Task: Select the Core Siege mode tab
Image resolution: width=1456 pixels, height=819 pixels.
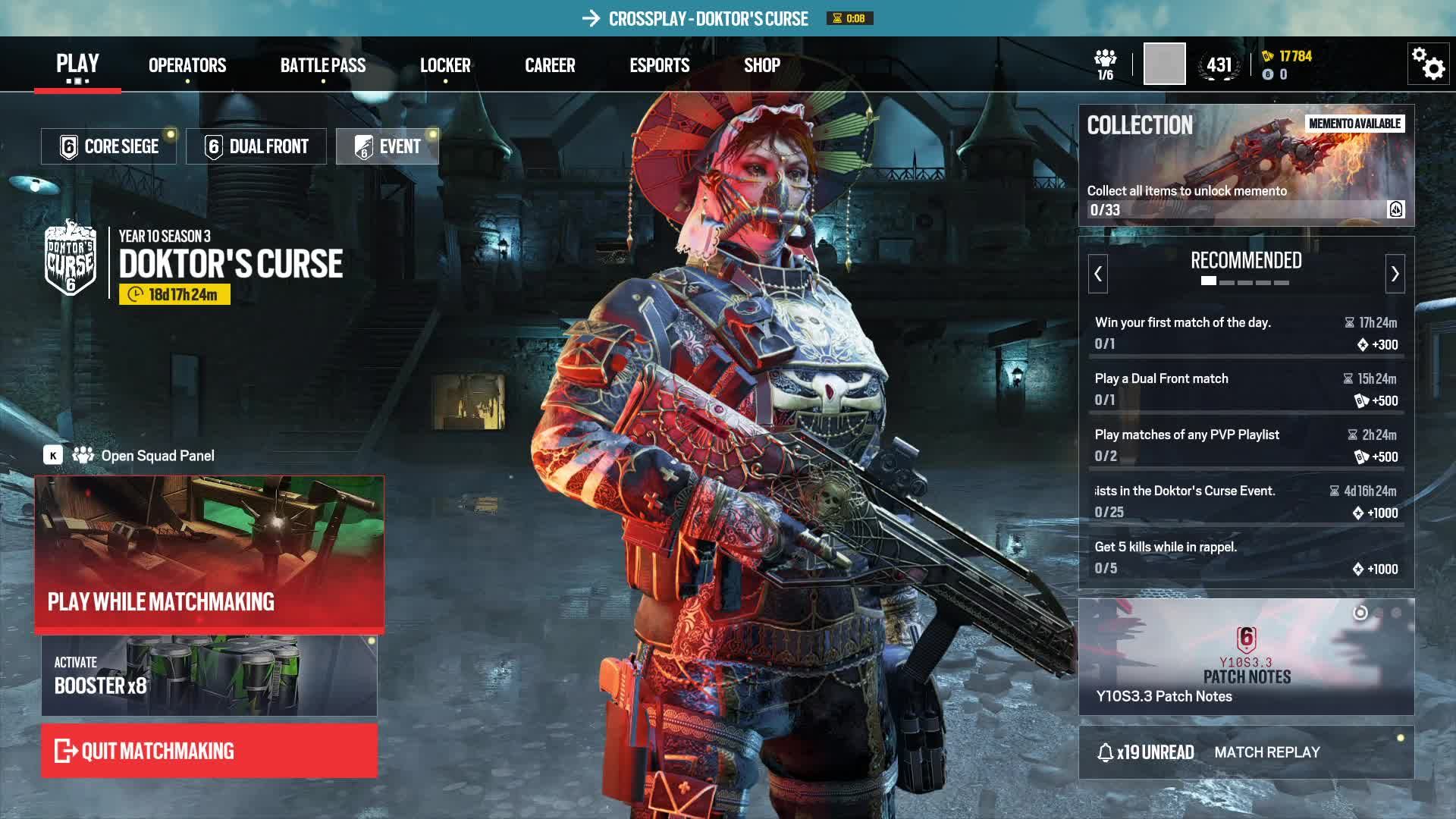Action: point(108,146)
